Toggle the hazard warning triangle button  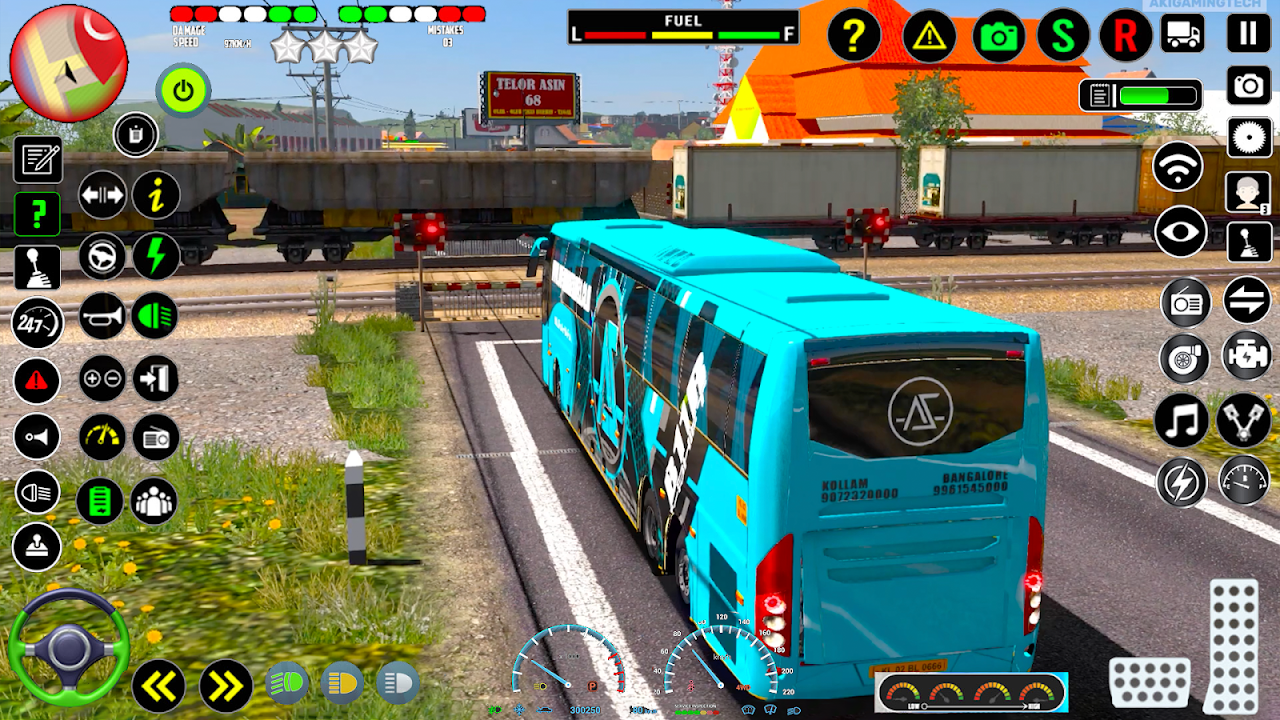pyautogui.click(x=929, y=36)
